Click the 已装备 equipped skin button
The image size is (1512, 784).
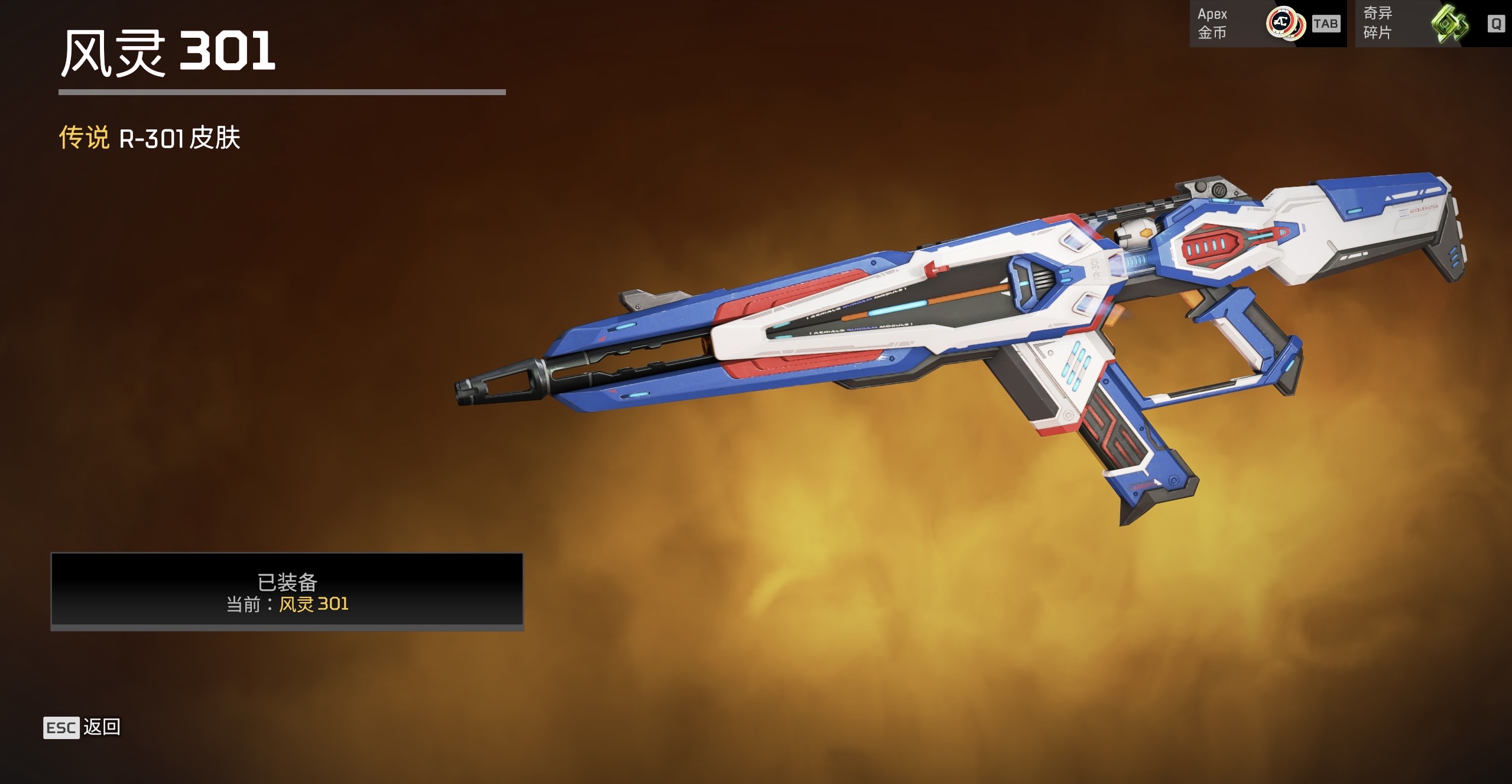click(x=287, y=591)
